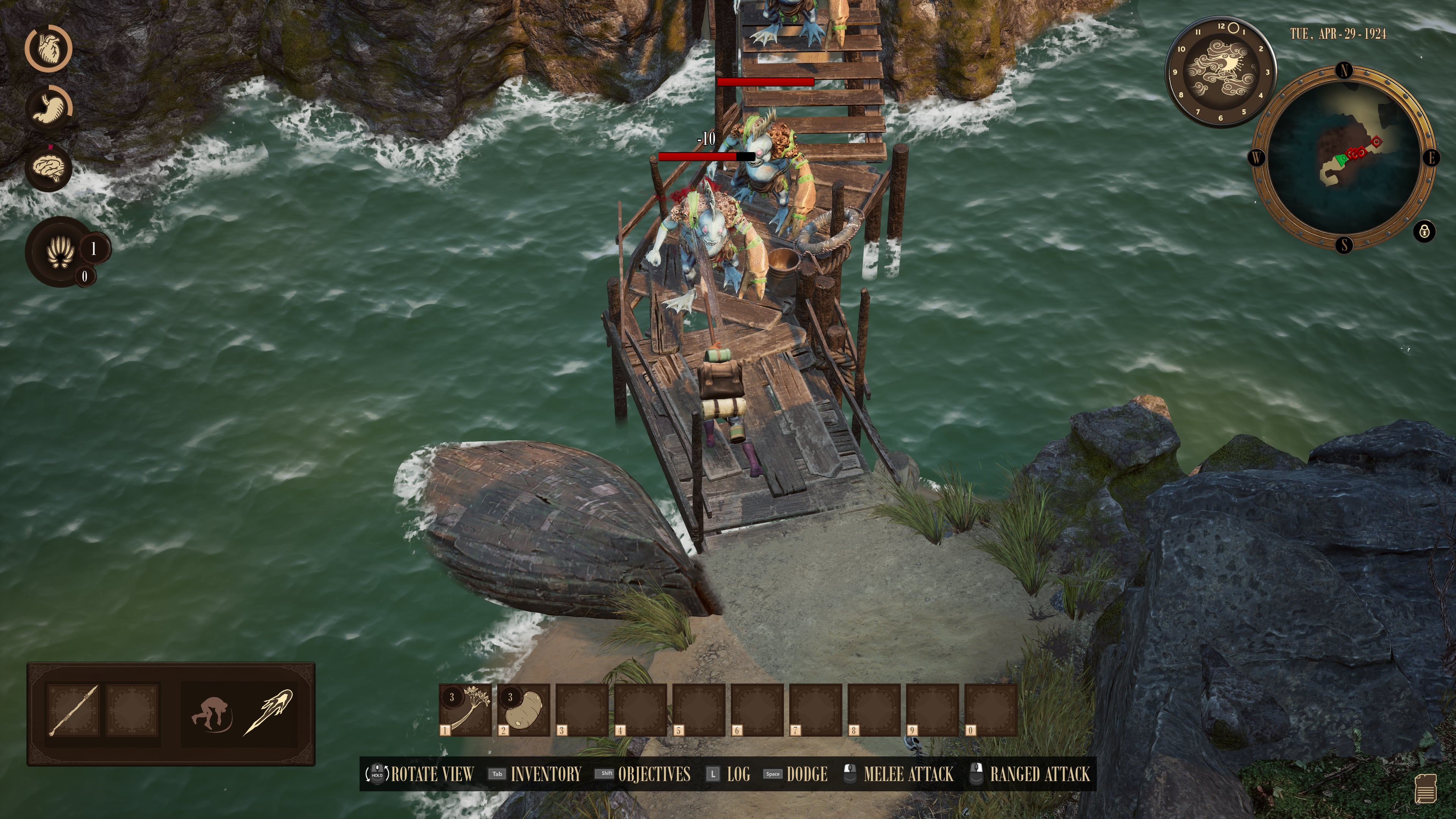Use the plant stalks in hotbar slot 1
This screenshot has width=1456, height=819.
(x=466, y=709)
